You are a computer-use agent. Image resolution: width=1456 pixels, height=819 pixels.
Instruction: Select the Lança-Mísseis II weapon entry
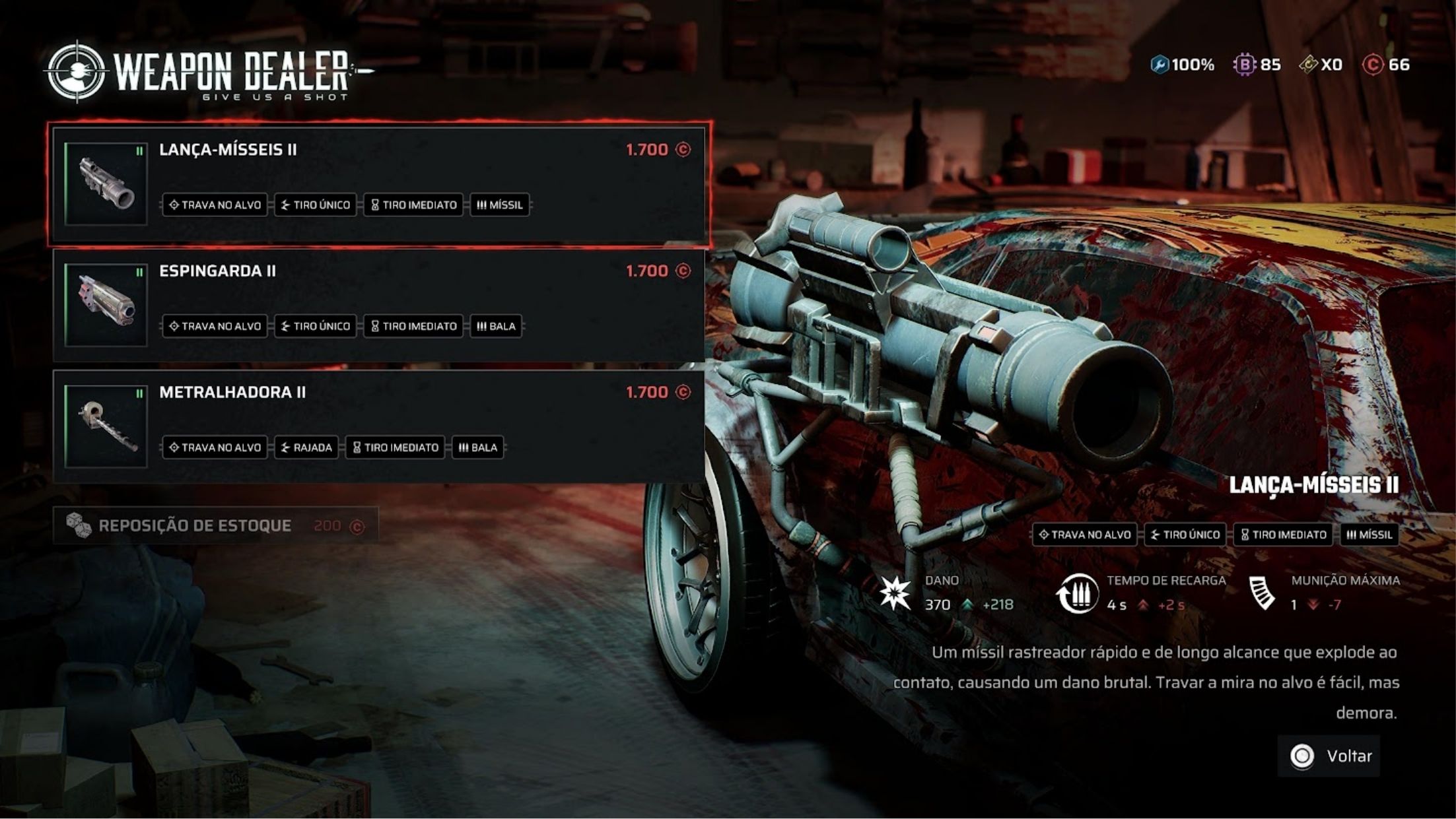pos(423,178)
